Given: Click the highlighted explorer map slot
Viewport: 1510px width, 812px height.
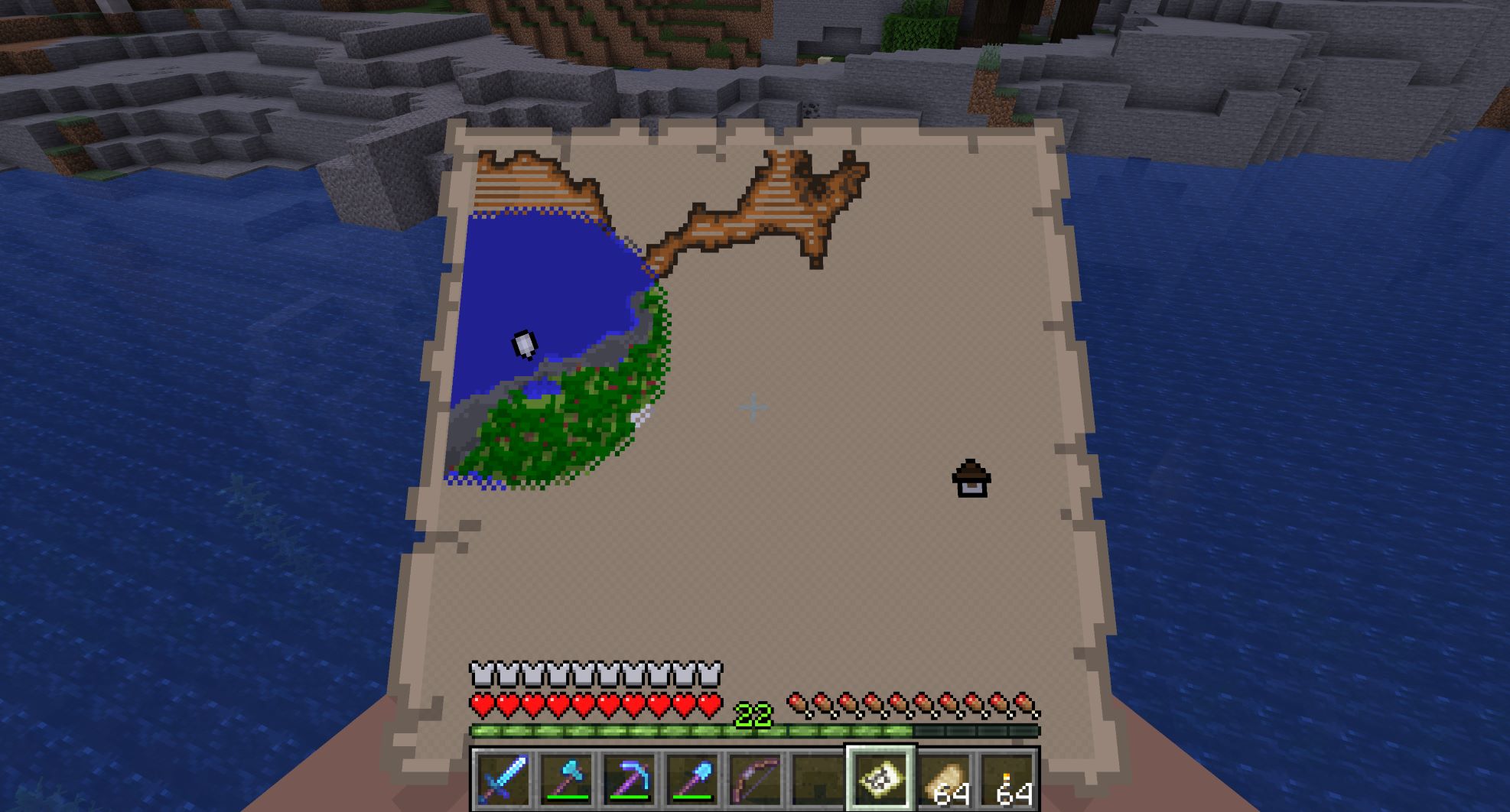Looking at the screenshot, I should click(x=880, y=778).
